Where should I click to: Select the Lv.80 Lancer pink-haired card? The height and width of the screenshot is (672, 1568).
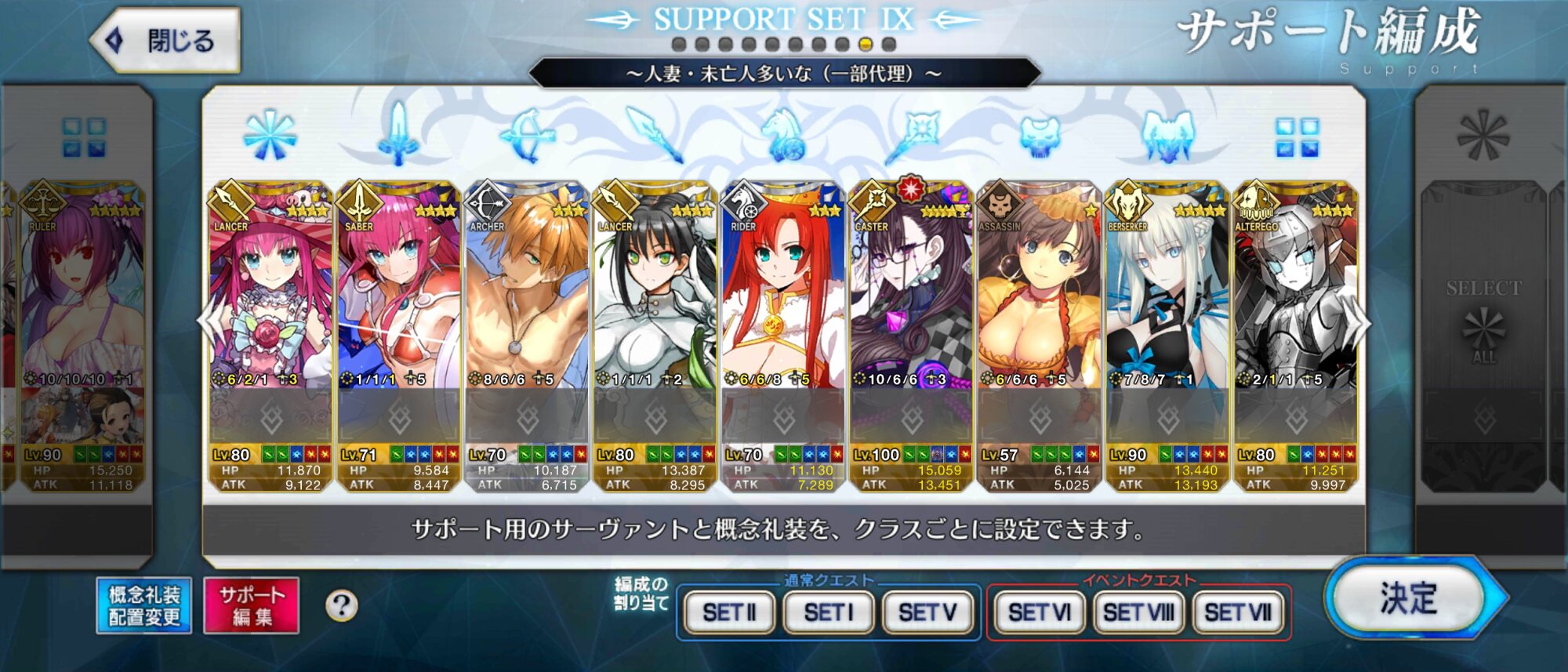point(270,314)
